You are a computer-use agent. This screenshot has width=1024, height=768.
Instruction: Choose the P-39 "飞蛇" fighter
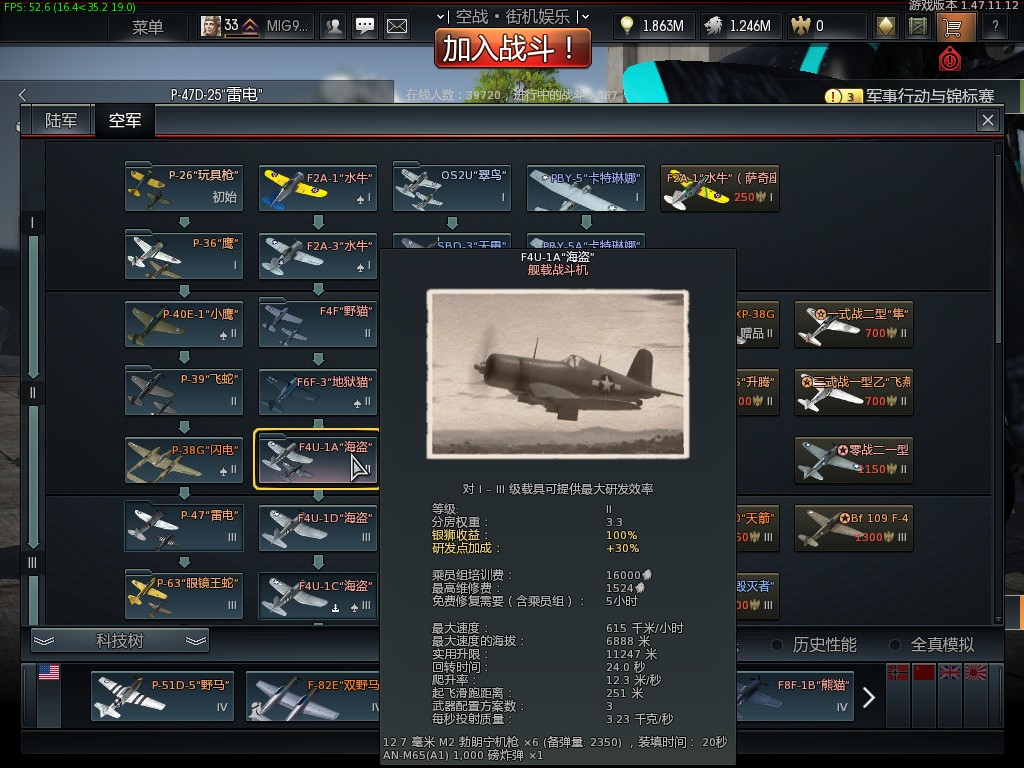pos(184,390)
